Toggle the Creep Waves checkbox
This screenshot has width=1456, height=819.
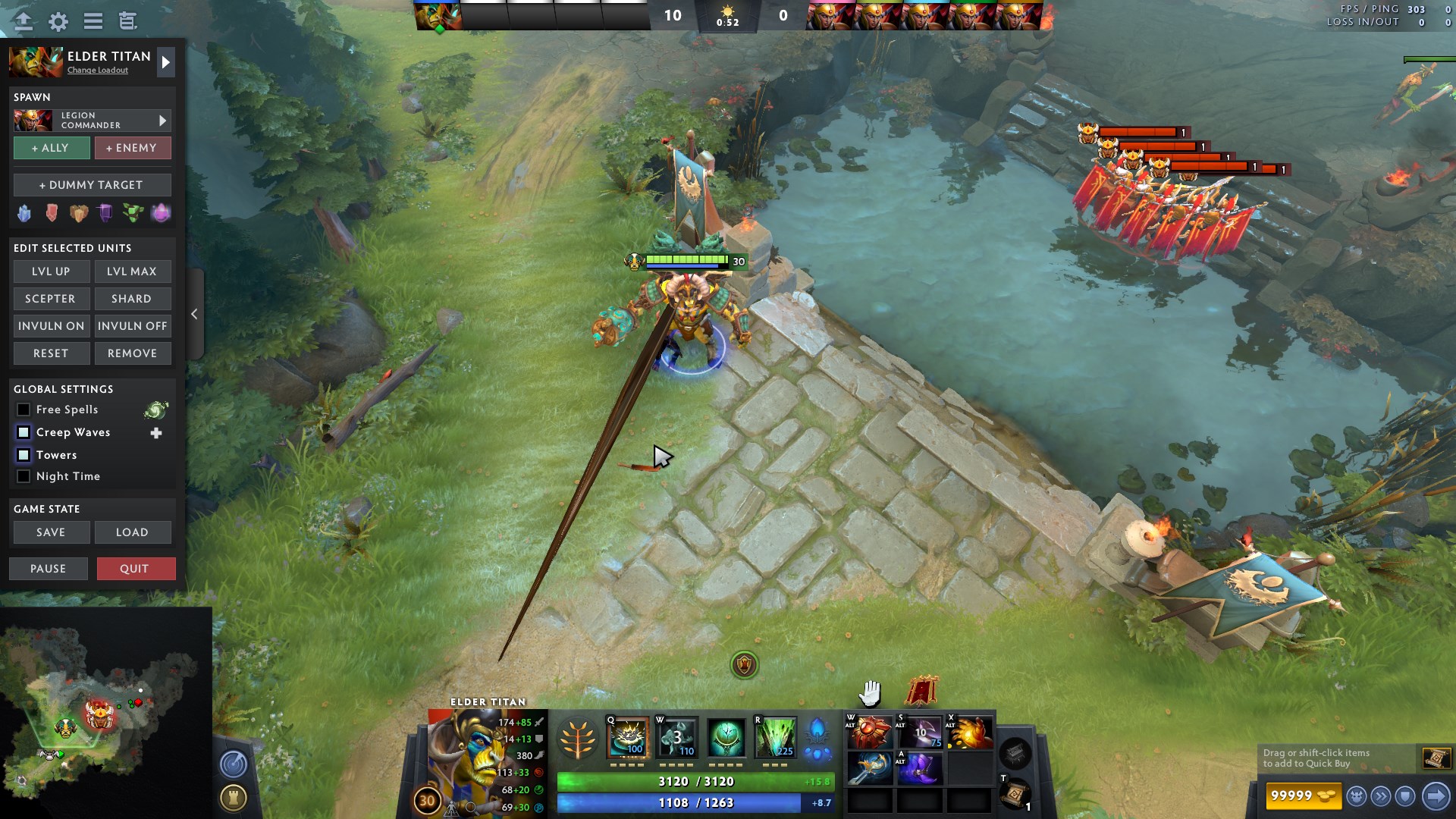23,432
